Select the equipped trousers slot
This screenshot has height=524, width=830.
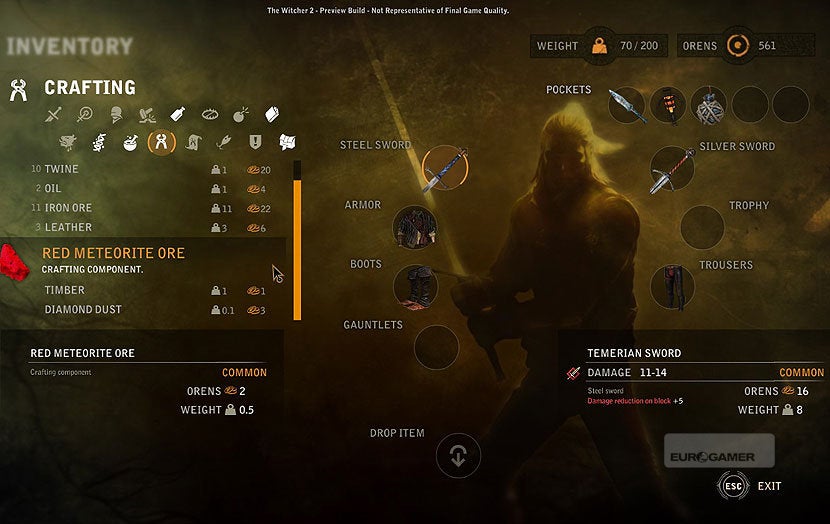[x=672, y=287]
